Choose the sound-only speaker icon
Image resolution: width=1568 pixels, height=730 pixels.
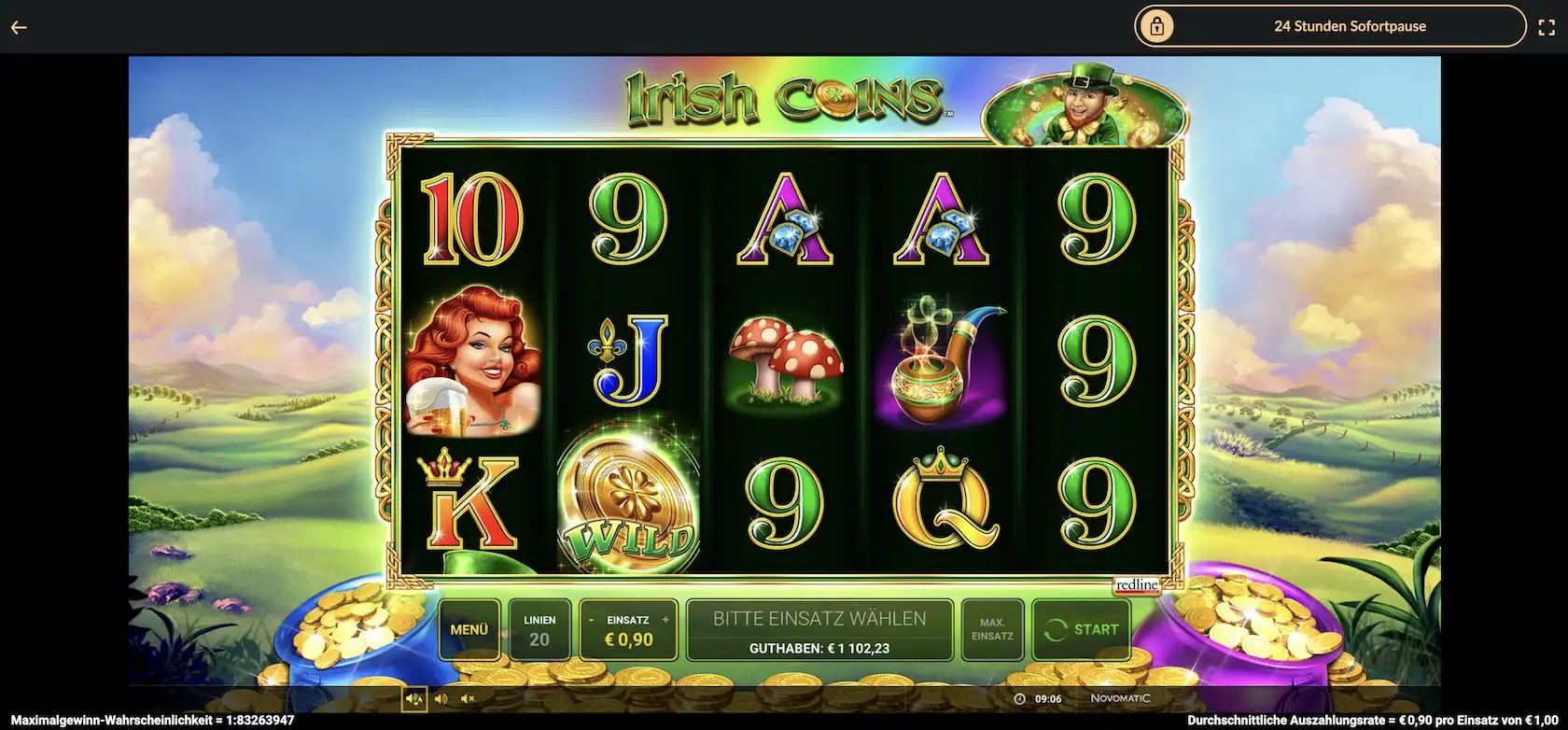441,698
